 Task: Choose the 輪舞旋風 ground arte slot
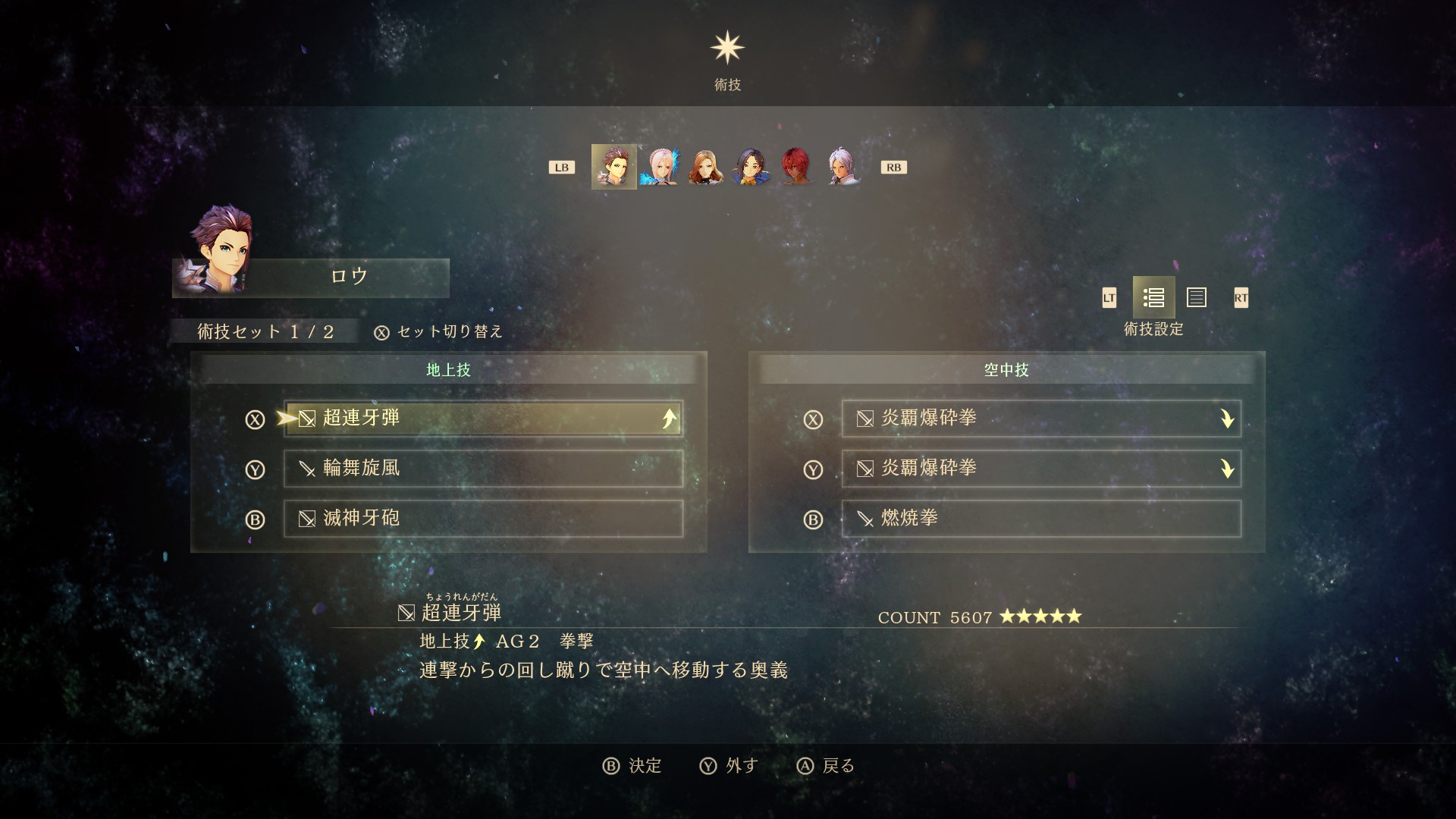pos(483,469)
